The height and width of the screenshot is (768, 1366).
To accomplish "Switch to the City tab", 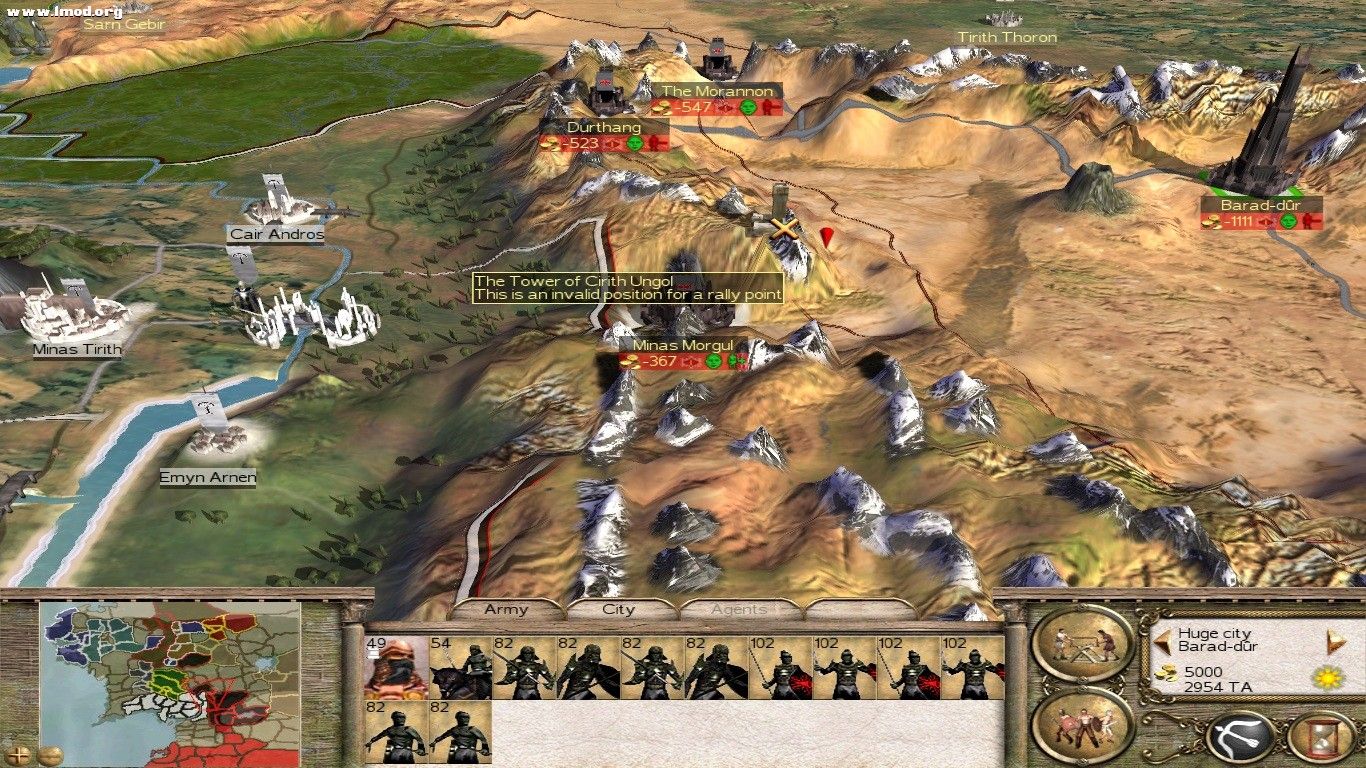I will [x=617, y=608].
